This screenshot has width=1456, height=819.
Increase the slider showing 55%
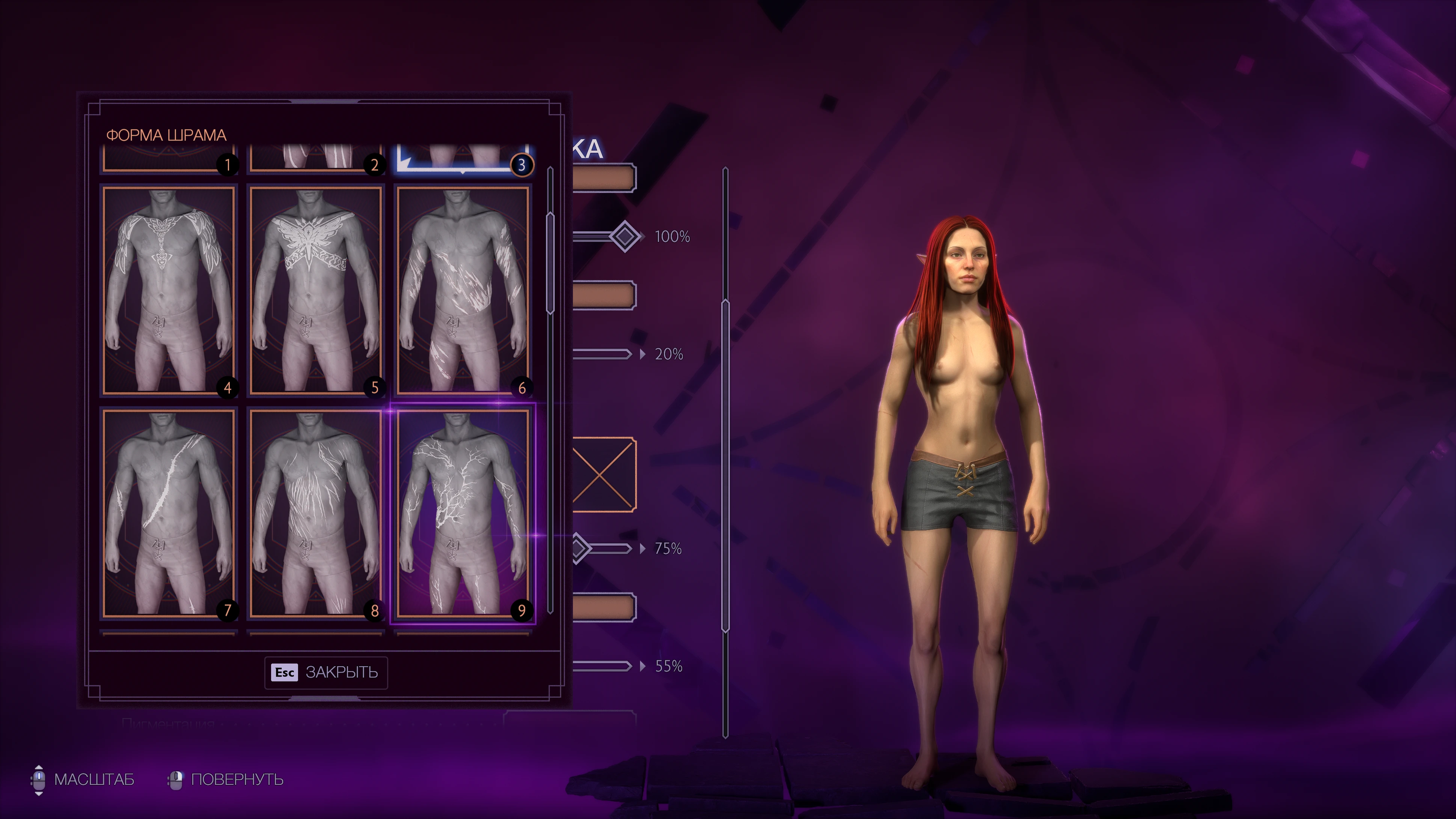click(643, 667)
